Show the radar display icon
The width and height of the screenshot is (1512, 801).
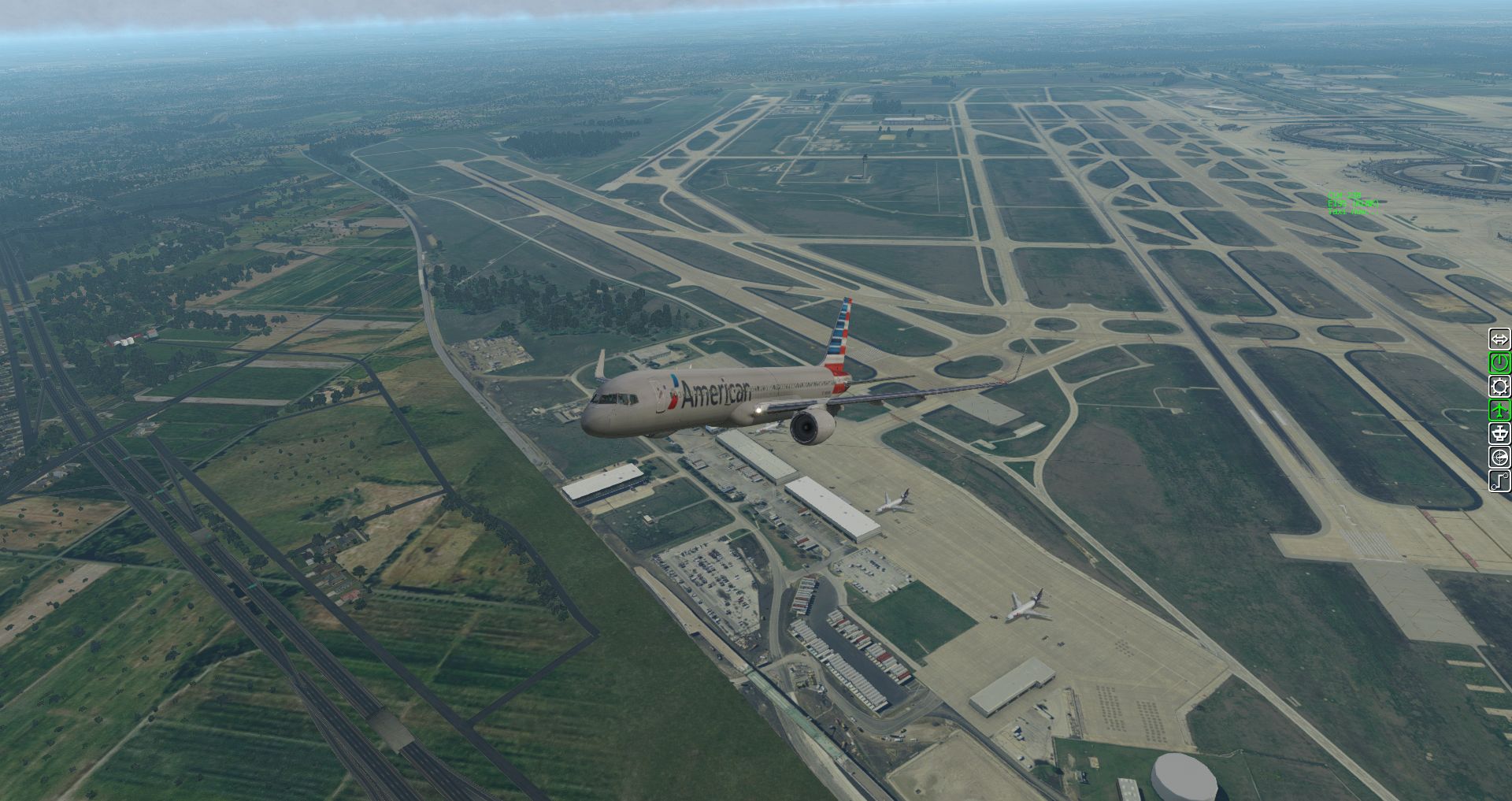click(x=1499, y=458)
